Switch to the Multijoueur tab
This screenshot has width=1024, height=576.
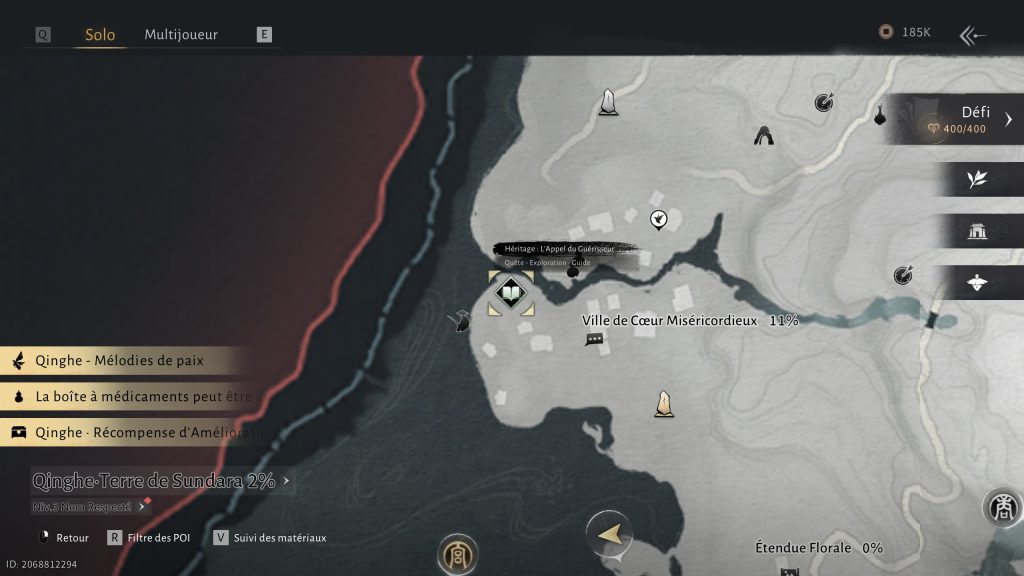pyautogui.click(x=181, y=34)
